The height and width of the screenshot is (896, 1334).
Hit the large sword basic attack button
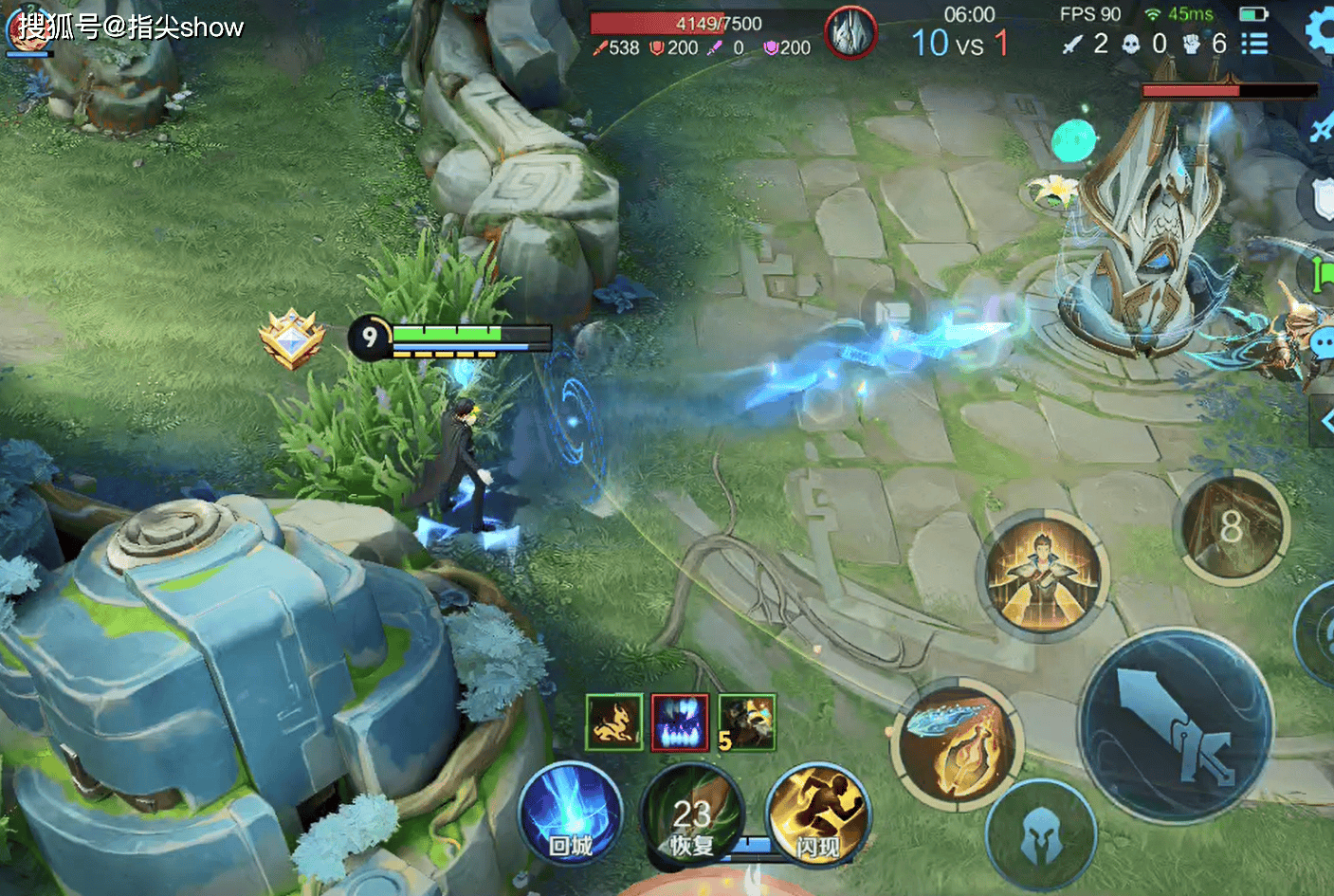point(1176,725)
